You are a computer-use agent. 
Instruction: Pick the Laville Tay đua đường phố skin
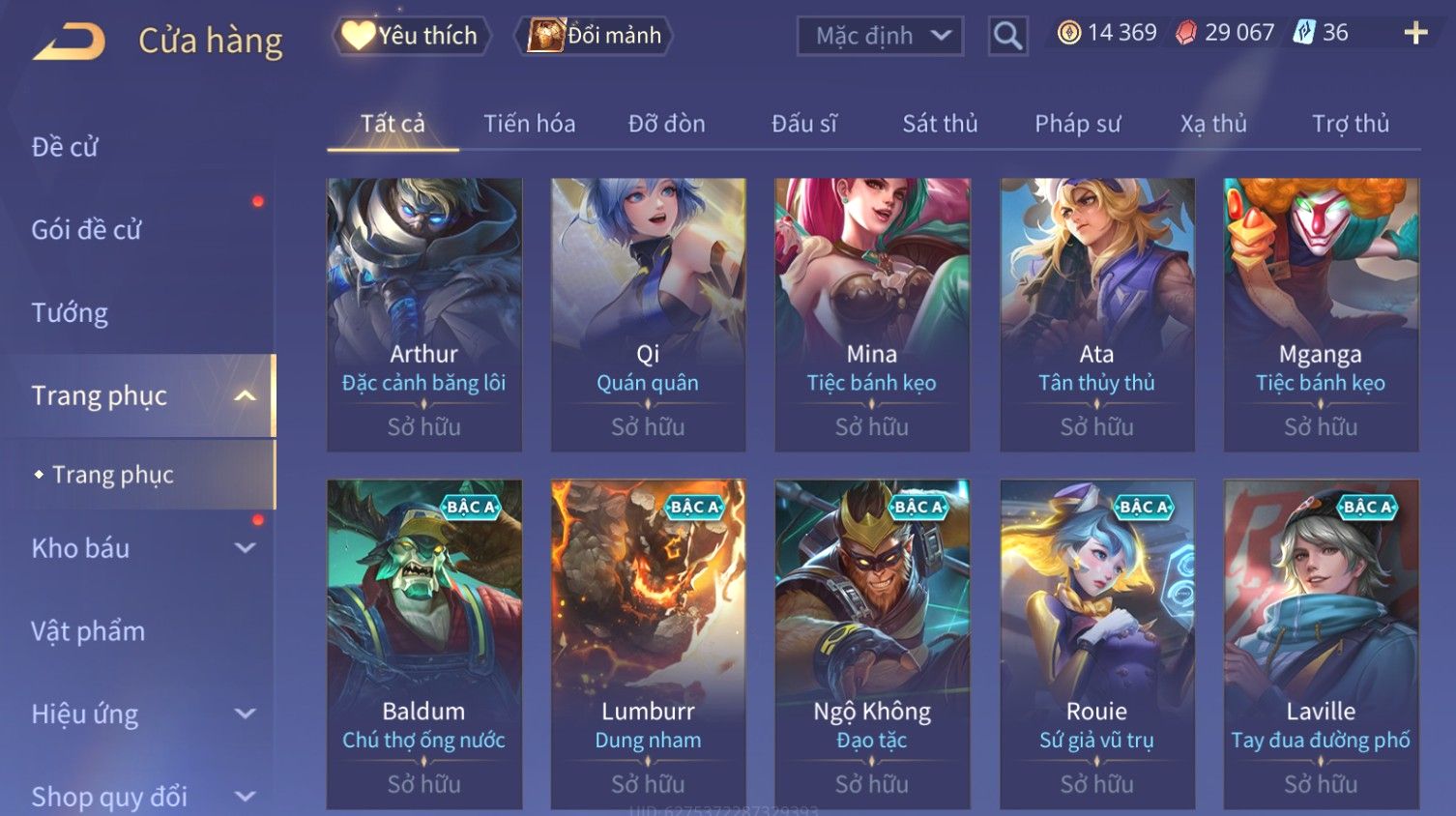(1321, 644)
